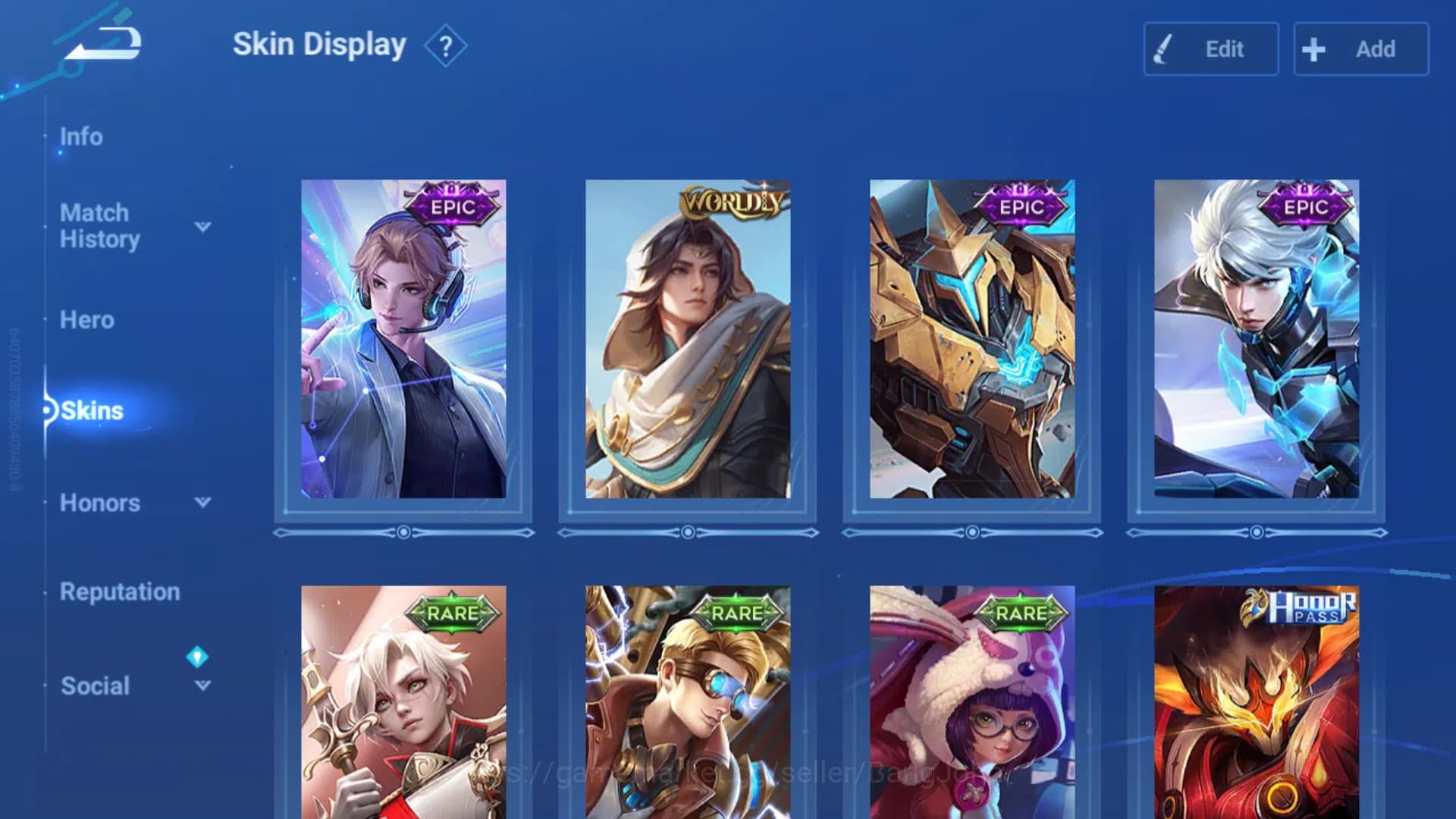Switch to the Hero tab
This screenshot has width=1456, height=819.
pos(87,320)
